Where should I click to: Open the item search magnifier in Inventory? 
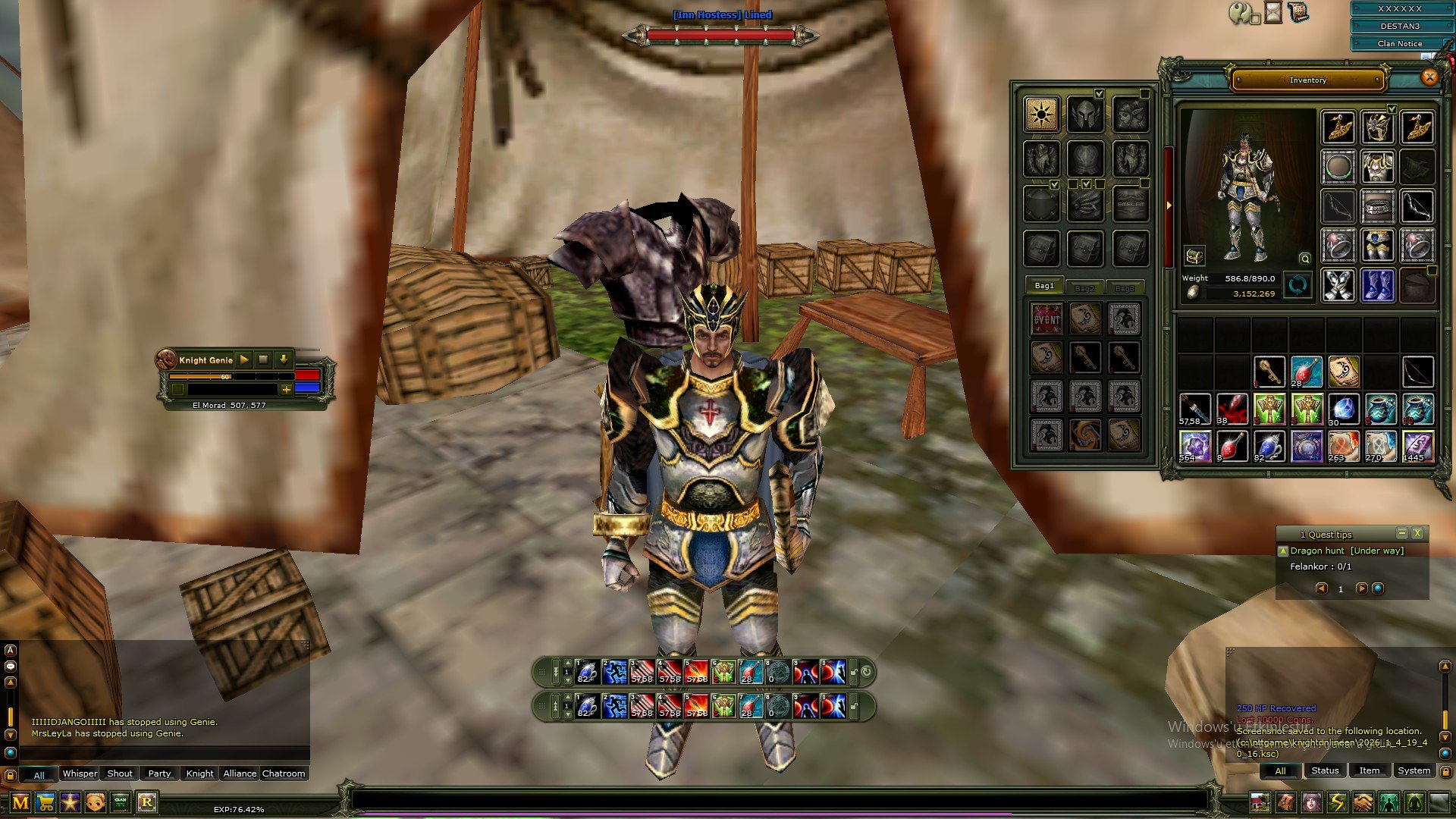click(x=1304, y=259)
